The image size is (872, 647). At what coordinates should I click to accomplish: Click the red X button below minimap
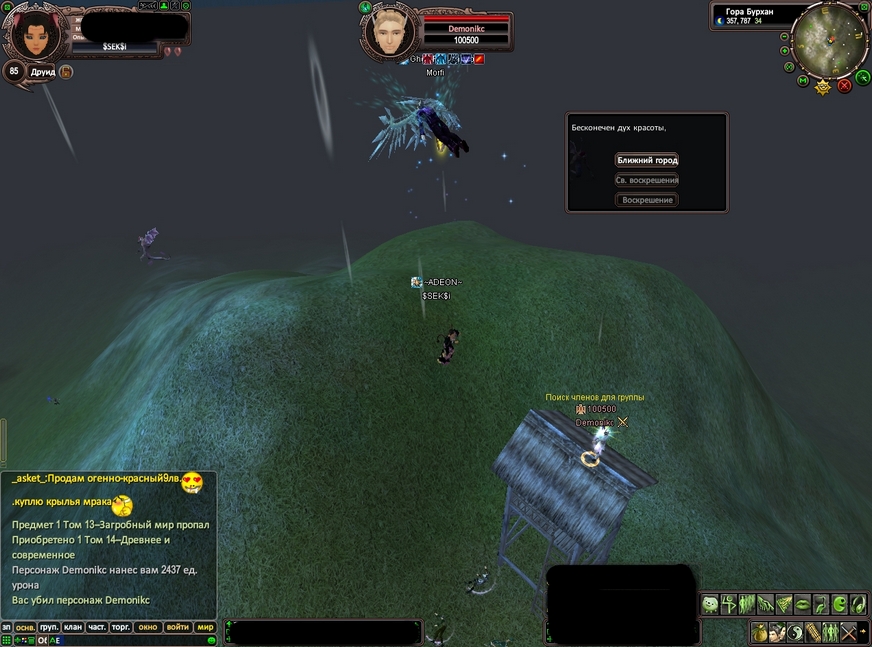[x=844, y=86]
